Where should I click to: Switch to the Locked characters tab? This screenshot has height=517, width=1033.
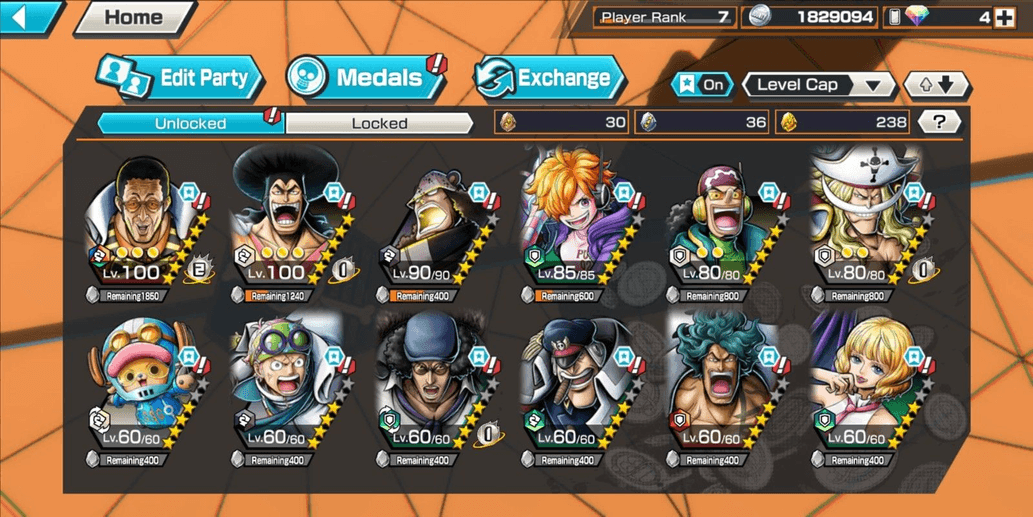[379, 123]
